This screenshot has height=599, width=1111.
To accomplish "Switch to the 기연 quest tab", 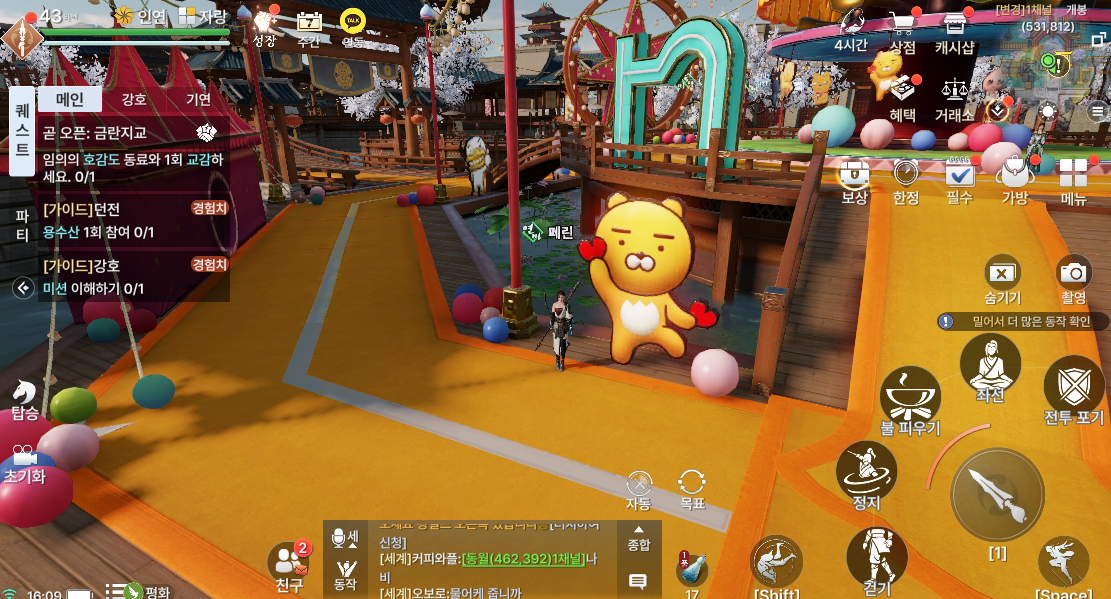I will (198, 99).
